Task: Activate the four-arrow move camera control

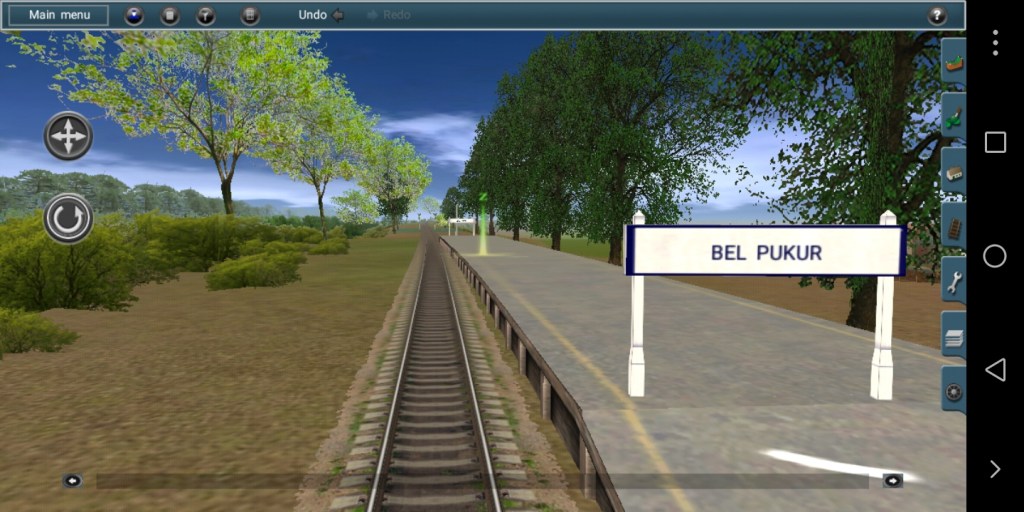Action: 68,136
